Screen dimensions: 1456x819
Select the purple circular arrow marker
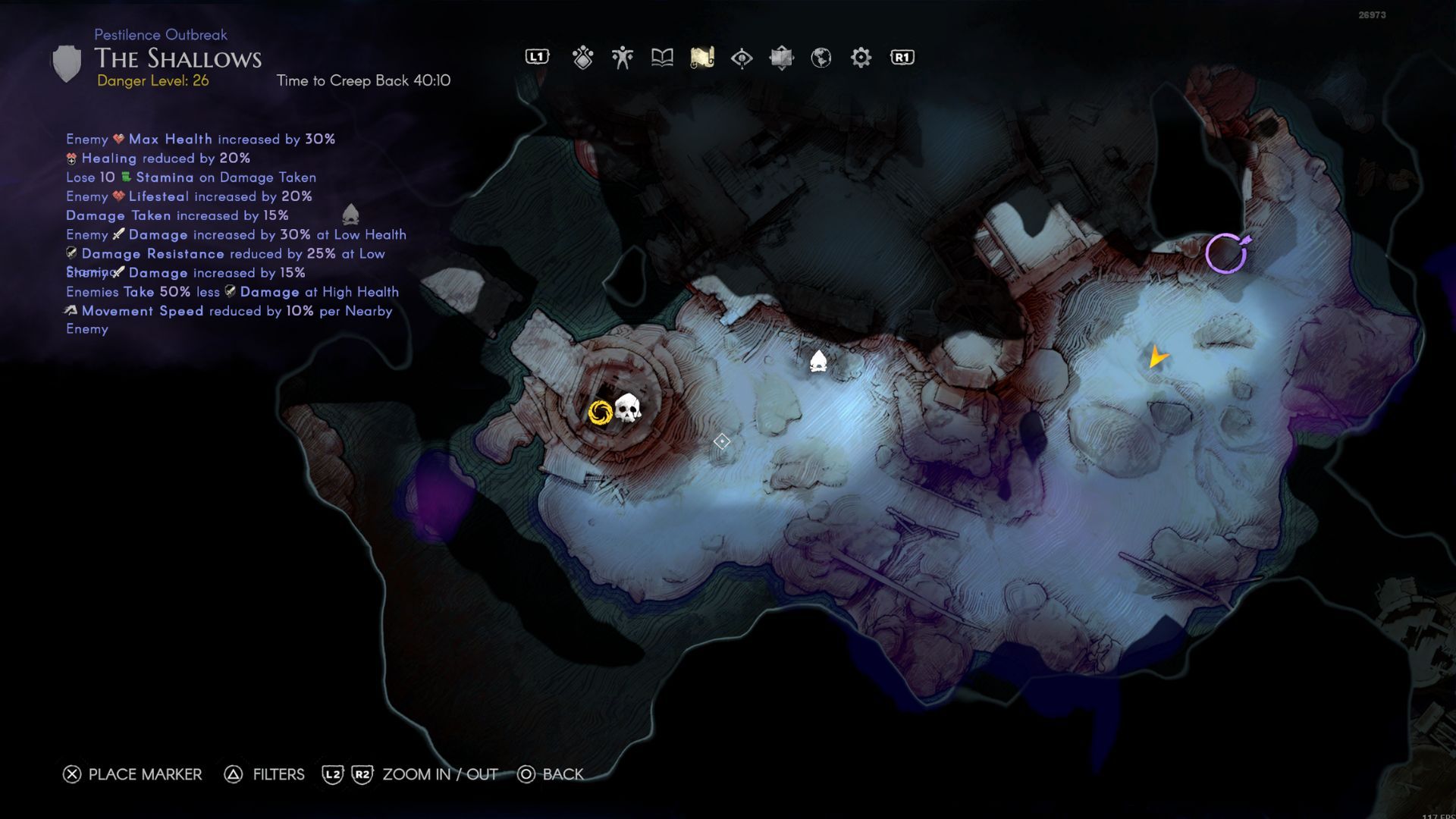pyautogui.click(x=1226, y=253)
